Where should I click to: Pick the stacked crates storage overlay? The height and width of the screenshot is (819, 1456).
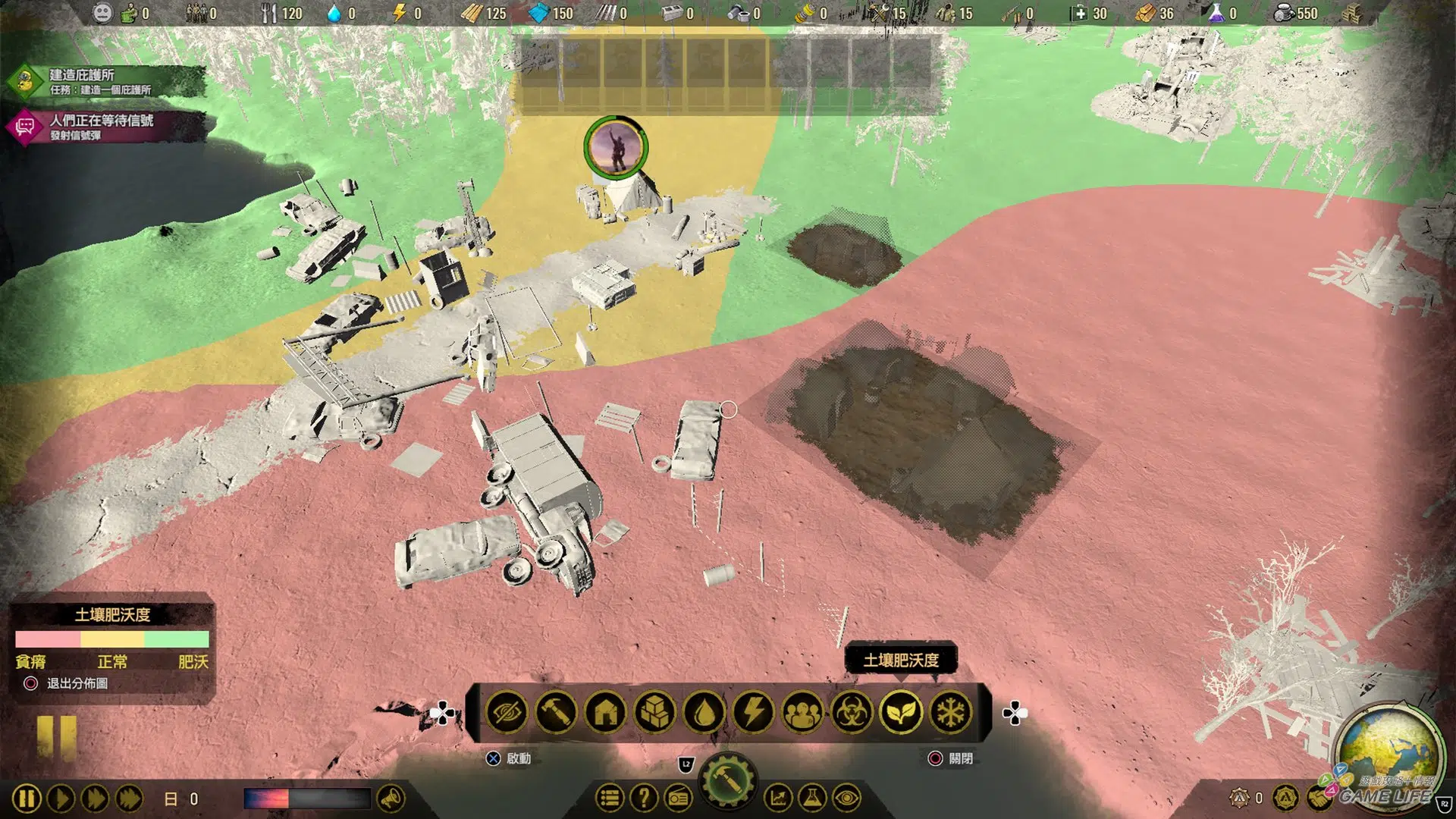pyautogui.click(x=654, y=713)
